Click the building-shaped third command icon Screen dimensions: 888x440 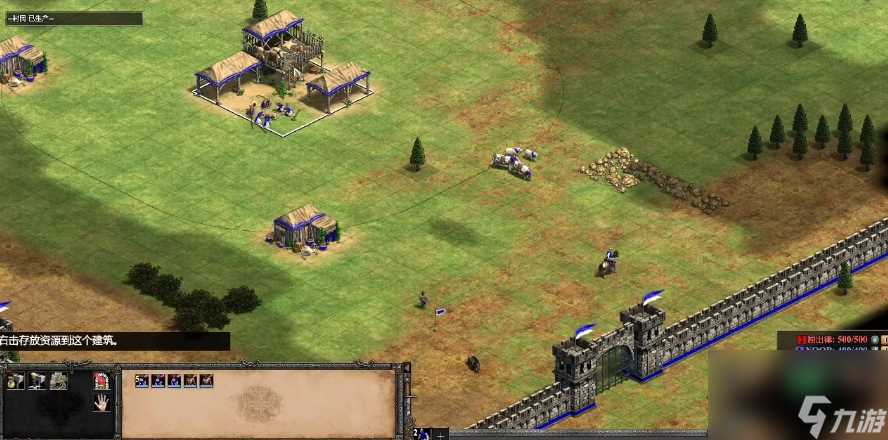click(x=59, y=380)
